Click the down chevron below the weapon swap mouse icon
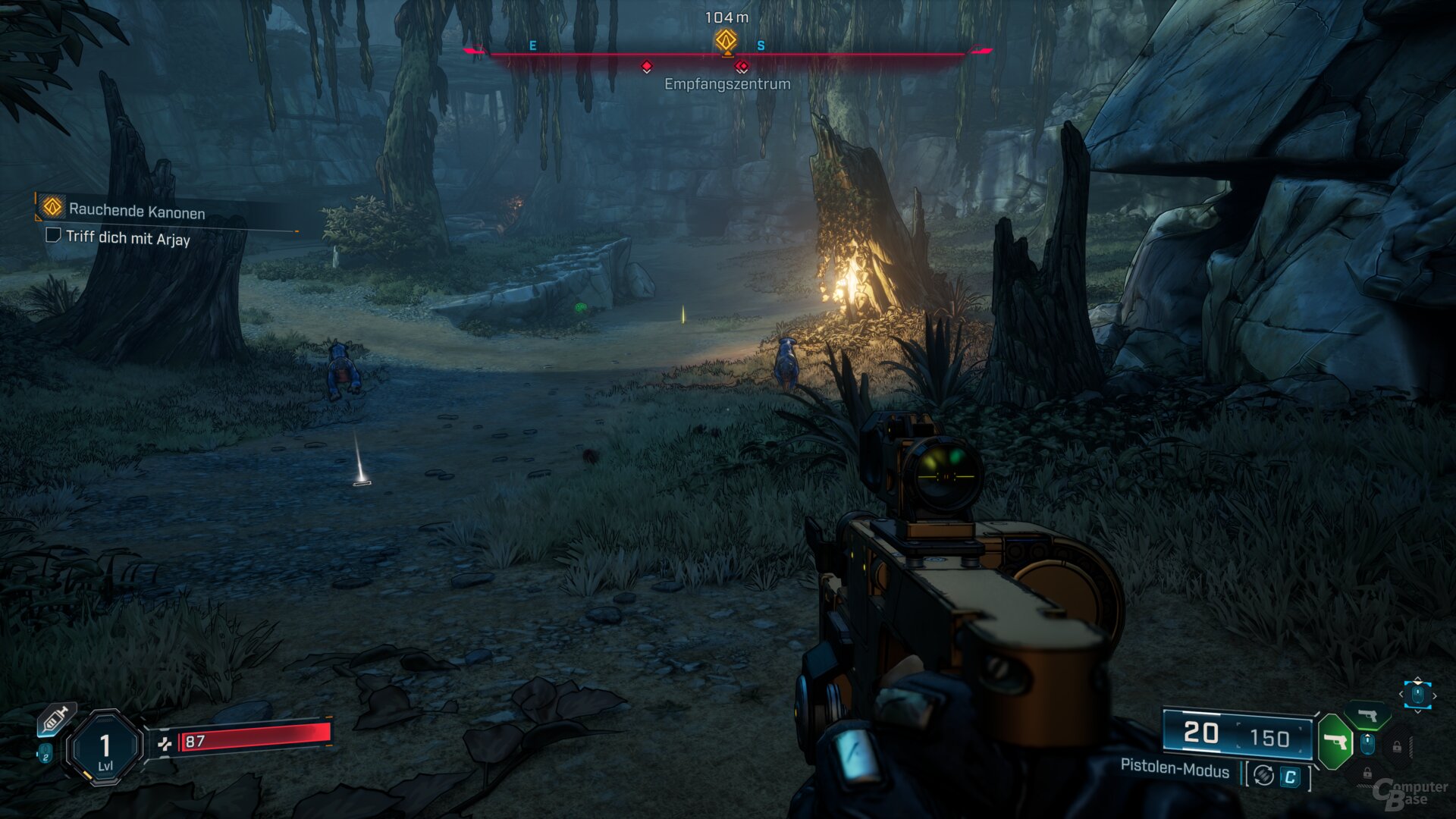1456x819 pixels. [1417, 712]
